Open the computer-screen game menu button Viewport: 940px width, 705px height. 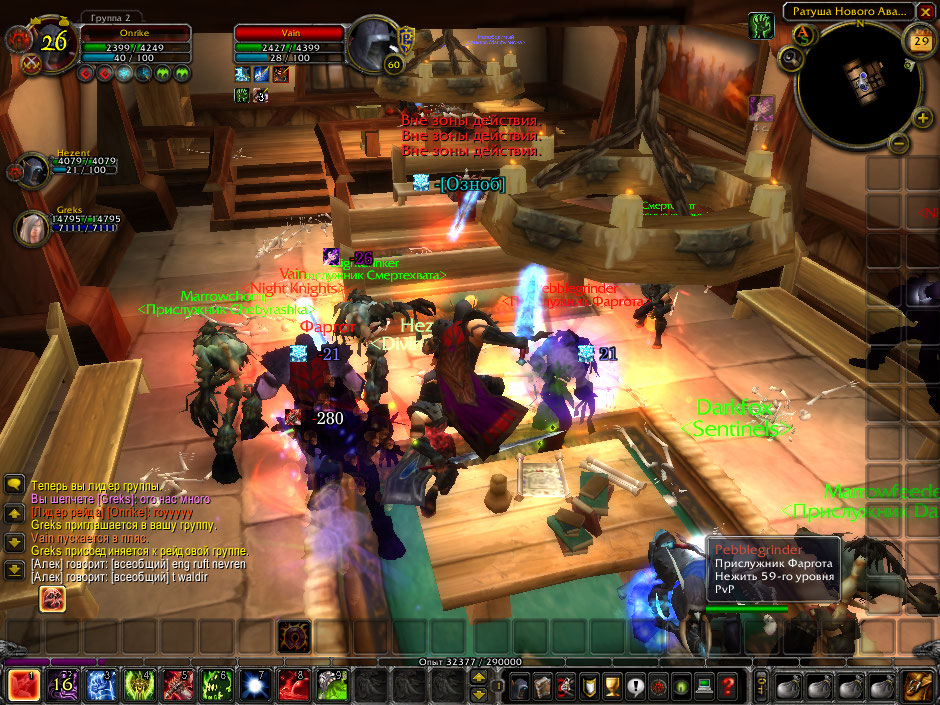(705, 686)
